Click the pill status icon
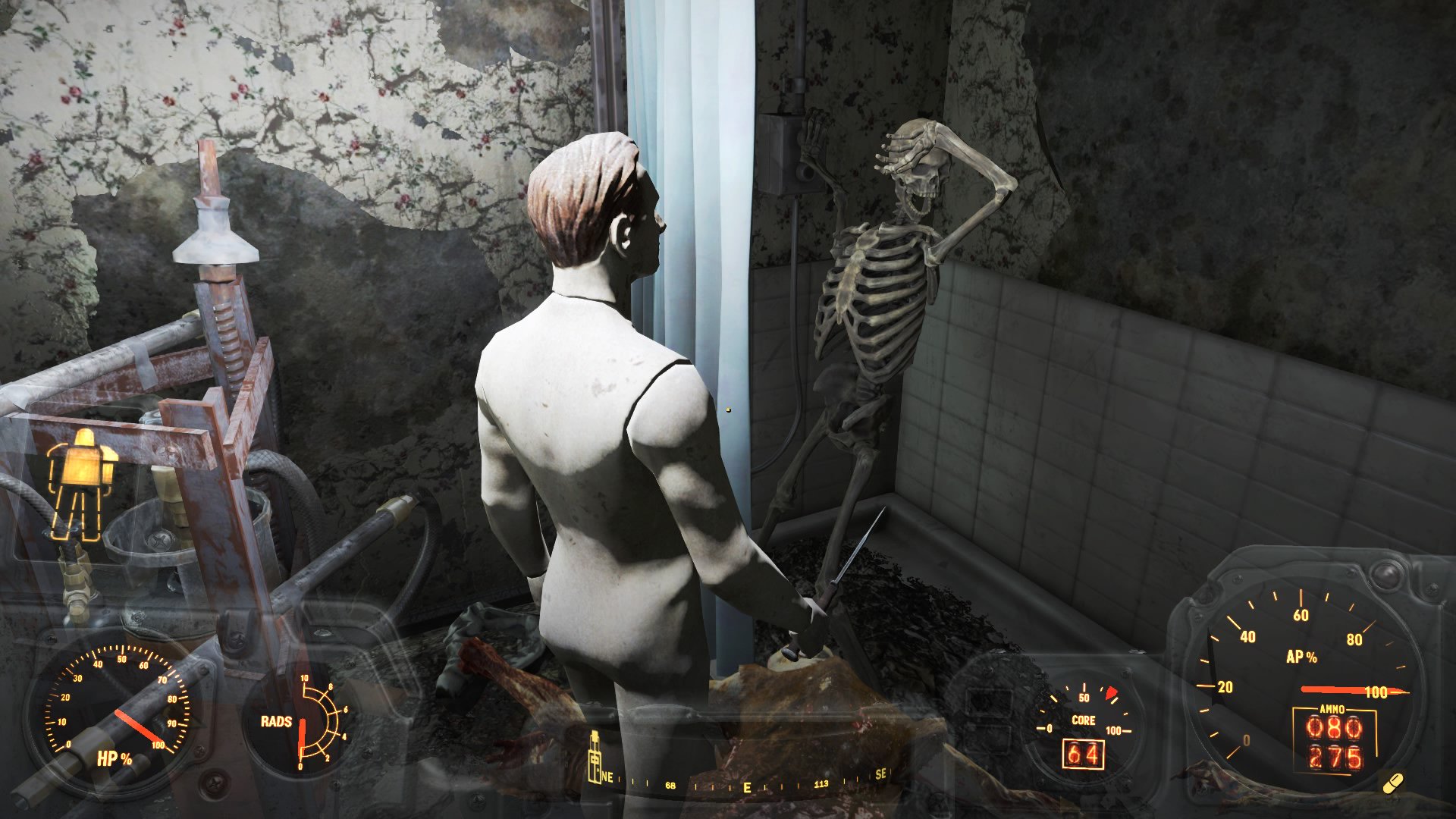This screenshot has width=1456, height=819. pos(1392,783)
